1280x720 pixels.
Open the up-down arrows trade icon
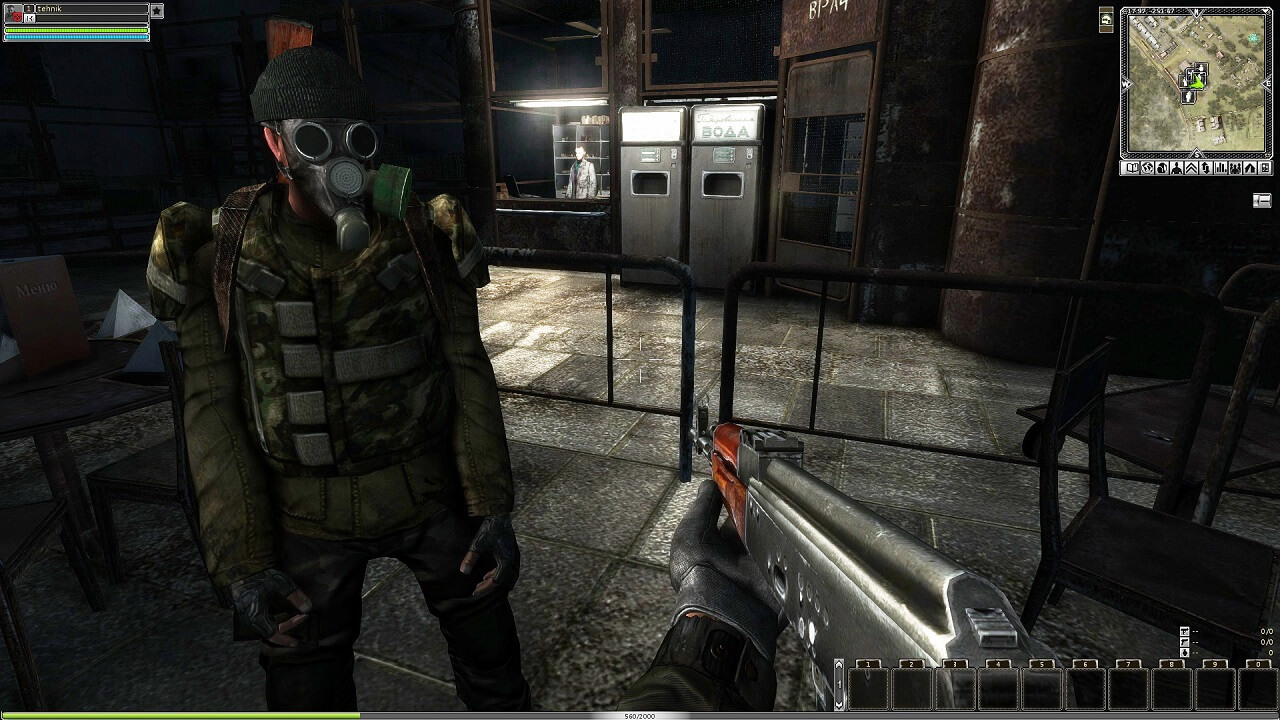click(x=1206, y=168)
